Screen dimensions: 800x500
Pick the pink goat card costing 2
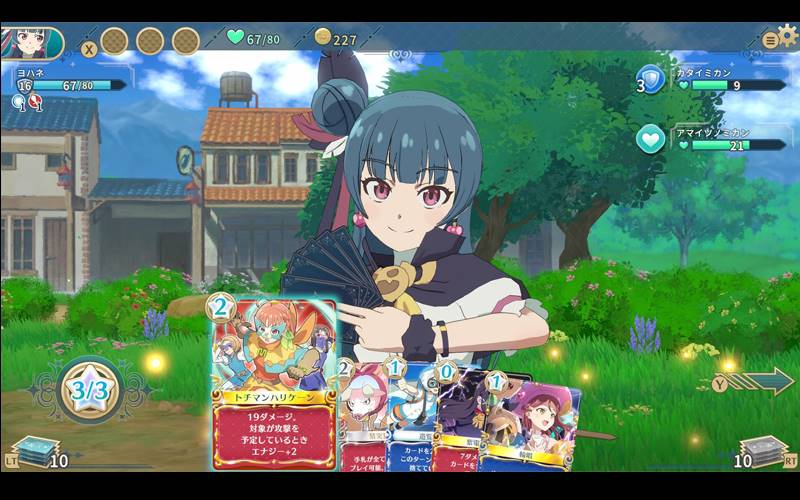(x=362, y=425)
